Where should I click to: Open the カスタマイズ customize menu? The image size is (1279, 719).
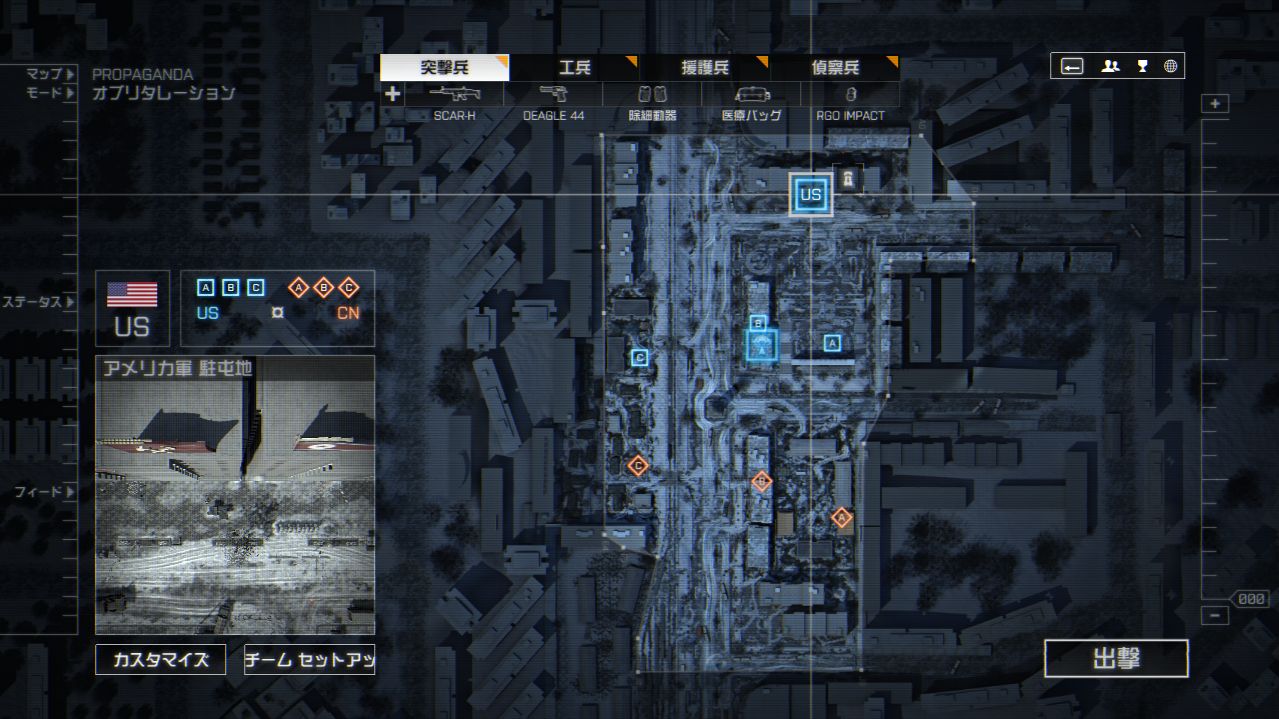tap(161, 660)
